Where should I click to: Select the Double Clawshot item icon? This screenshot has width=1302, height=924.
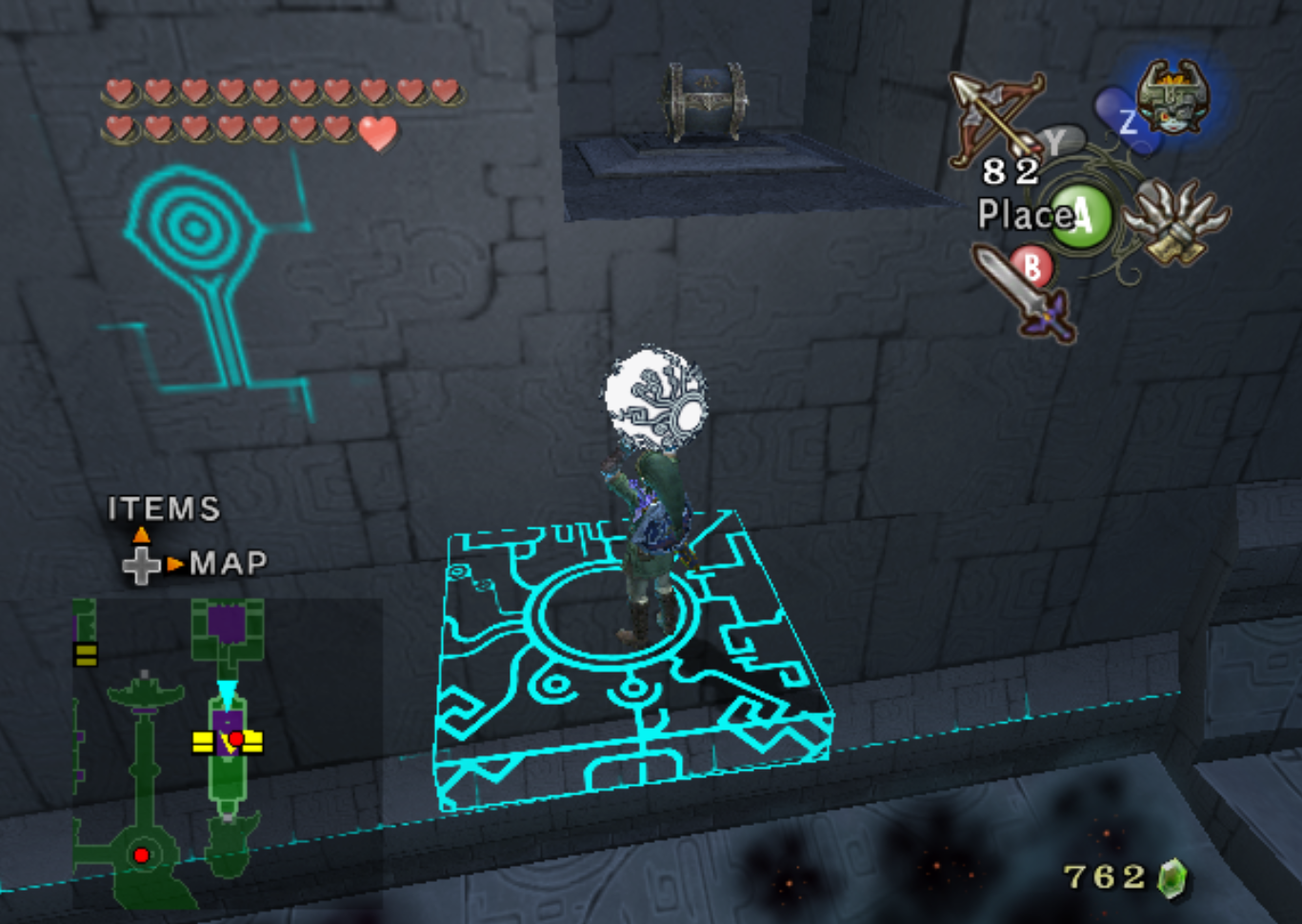(x=1175, y=221)
